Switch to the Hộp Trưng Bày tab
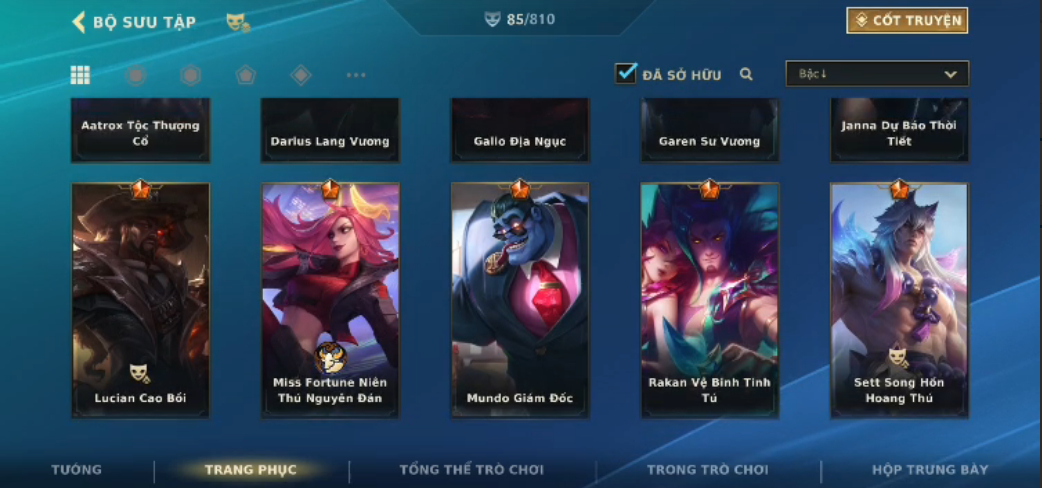 (x=930, y=470)
